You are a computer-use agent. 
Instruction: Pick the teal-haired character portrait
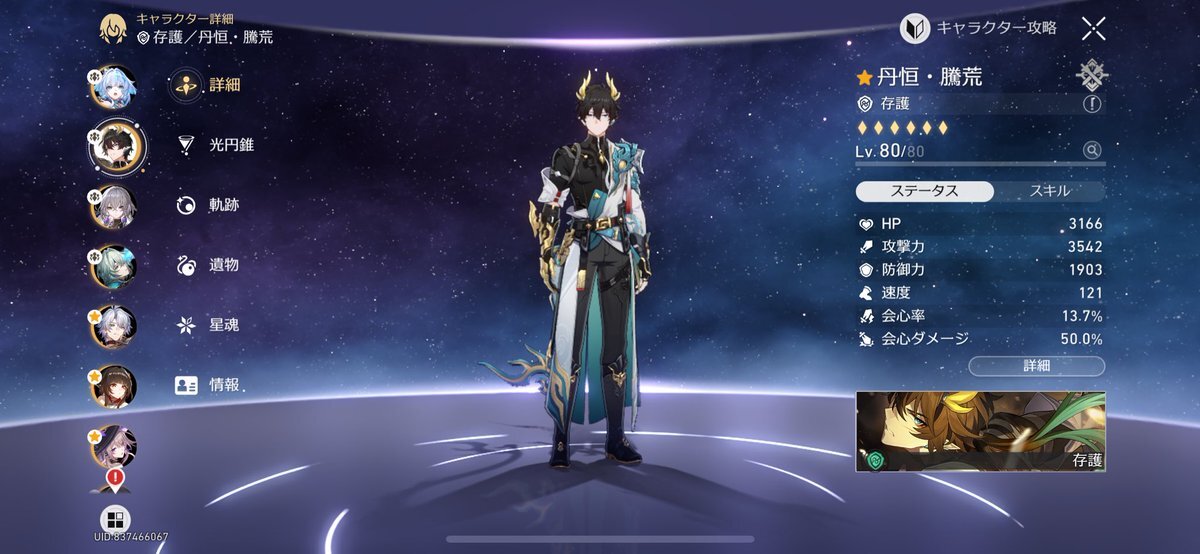coord(113,266)
